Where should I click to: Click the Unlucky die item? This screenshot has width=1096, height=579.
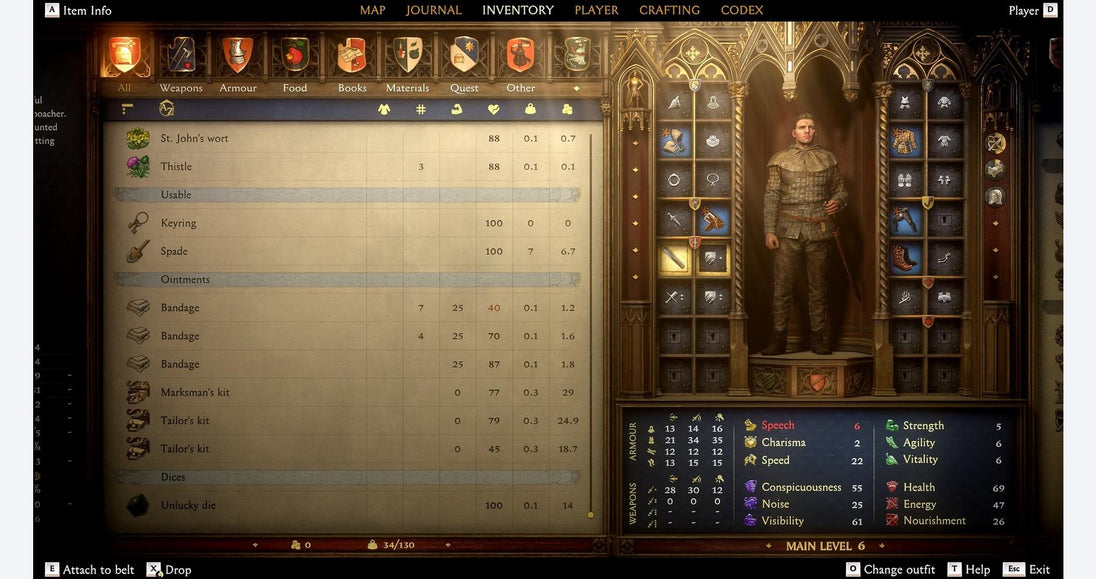(x=188, y=505)
